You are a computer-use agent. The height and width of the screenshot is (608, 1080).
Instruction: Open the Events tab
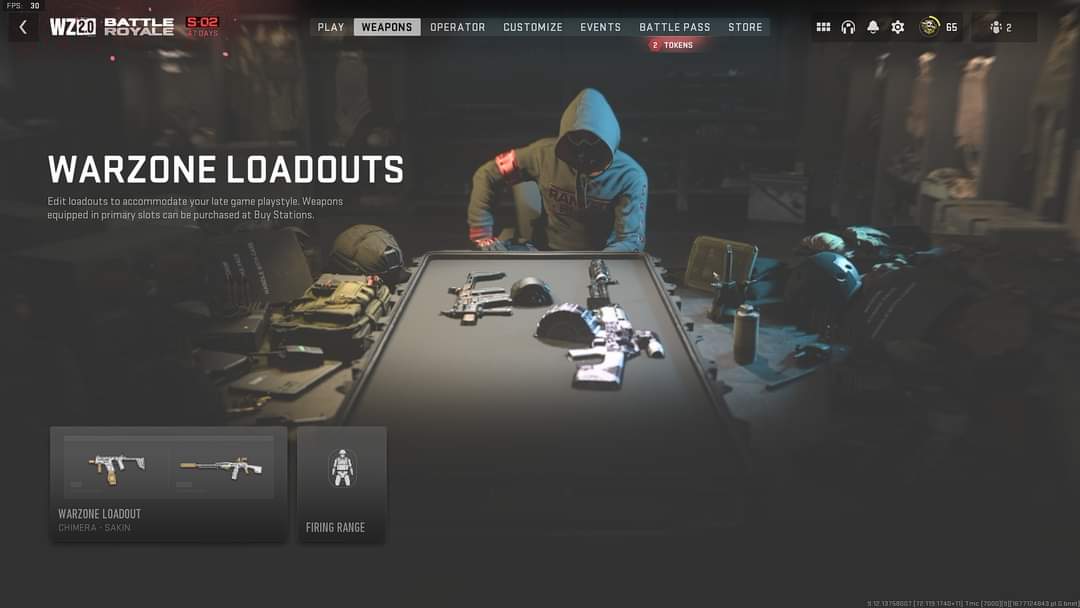coord(601,27)
